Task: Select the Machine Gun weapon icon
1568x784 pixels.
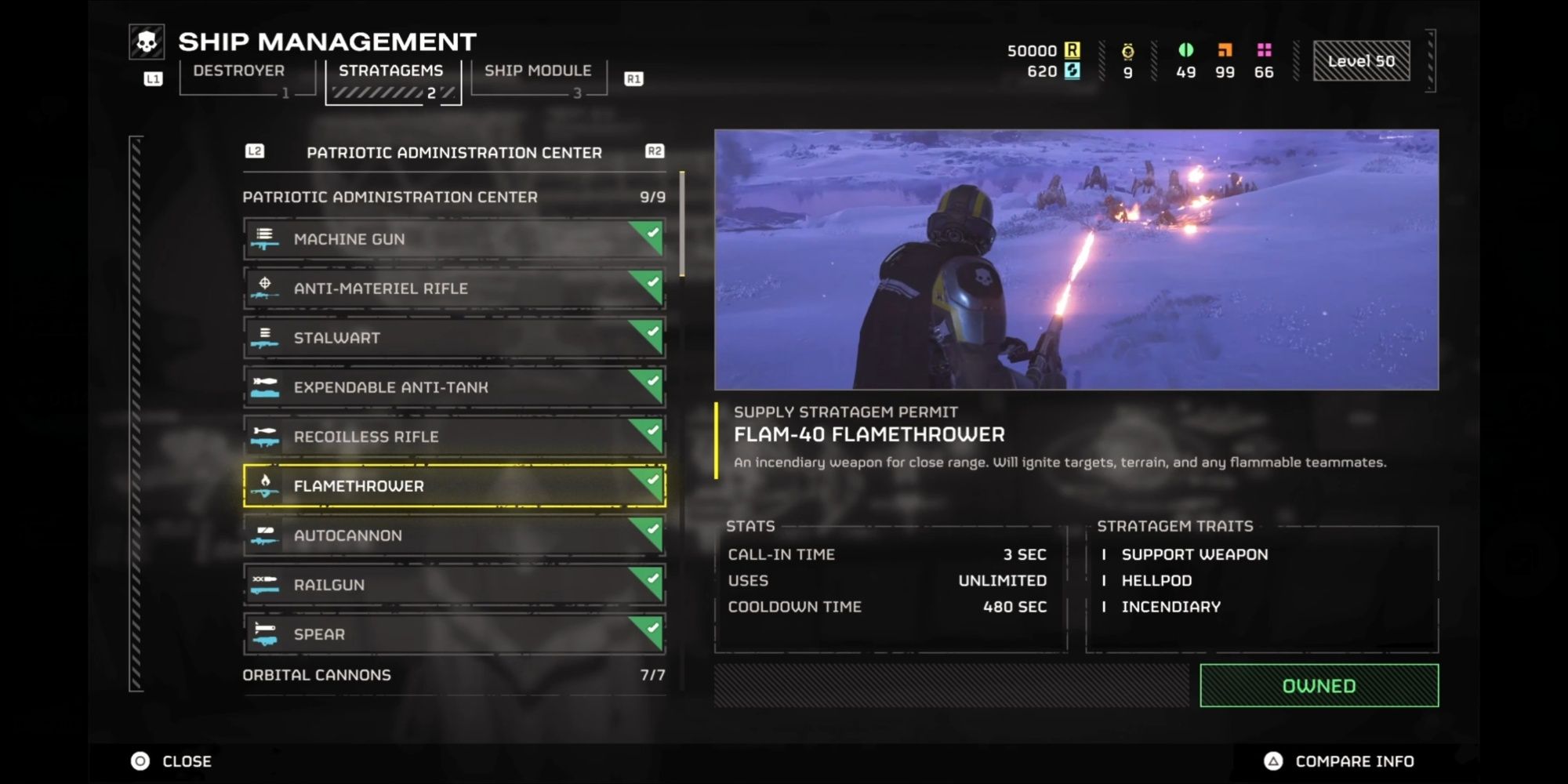Action: (267, 238)
